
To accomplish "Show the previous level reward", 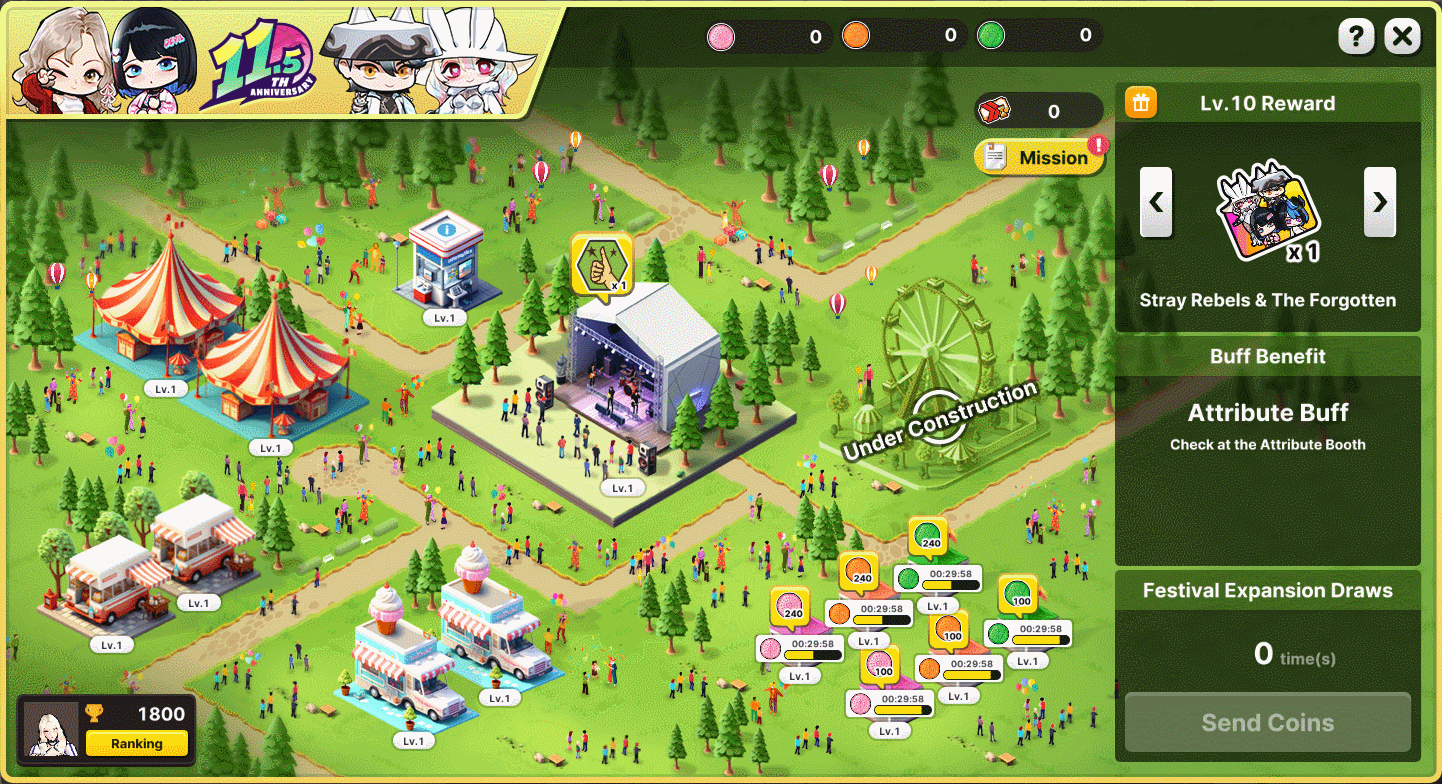I will click(1156, 202).
